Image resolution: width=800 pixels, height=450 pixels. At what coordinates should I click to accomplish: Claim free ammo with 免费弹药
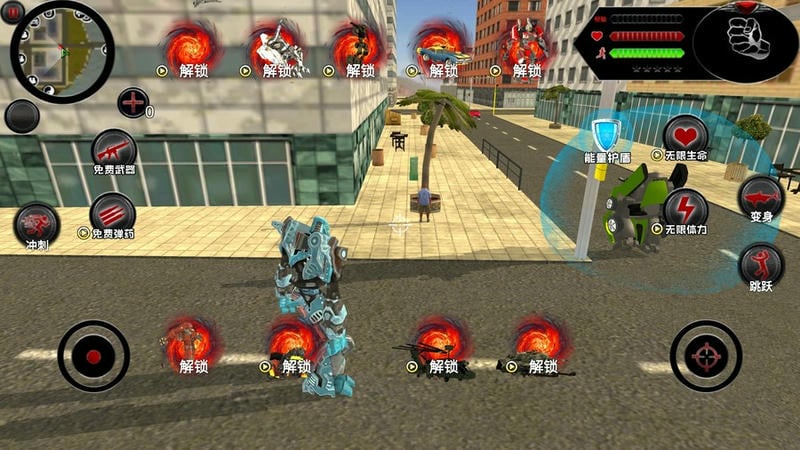point(112,215)
